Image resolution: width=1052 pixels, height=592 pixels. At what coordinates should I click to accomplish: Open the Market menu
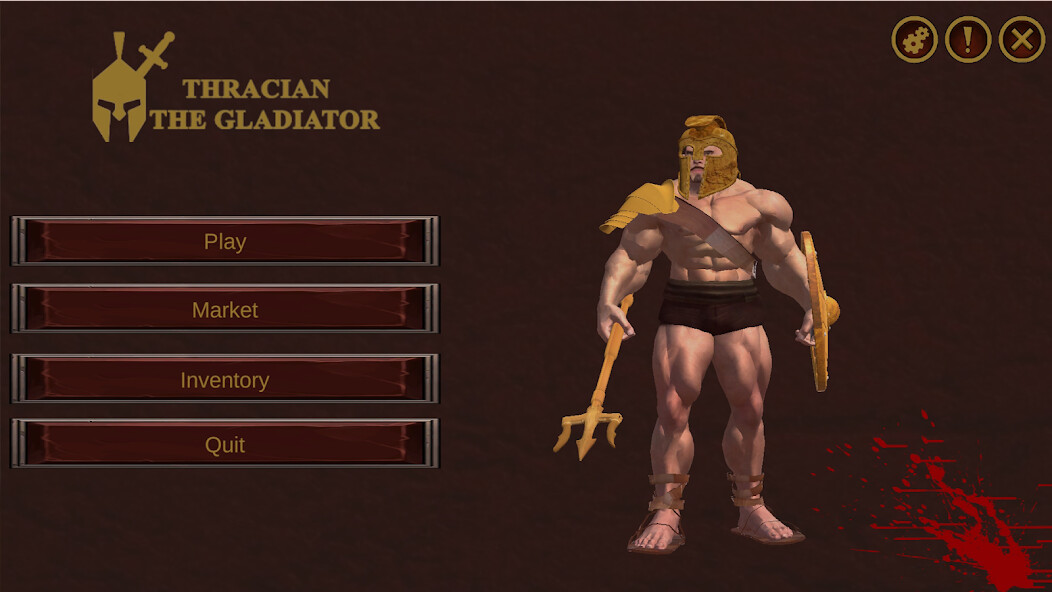click(x=225, y=309)
